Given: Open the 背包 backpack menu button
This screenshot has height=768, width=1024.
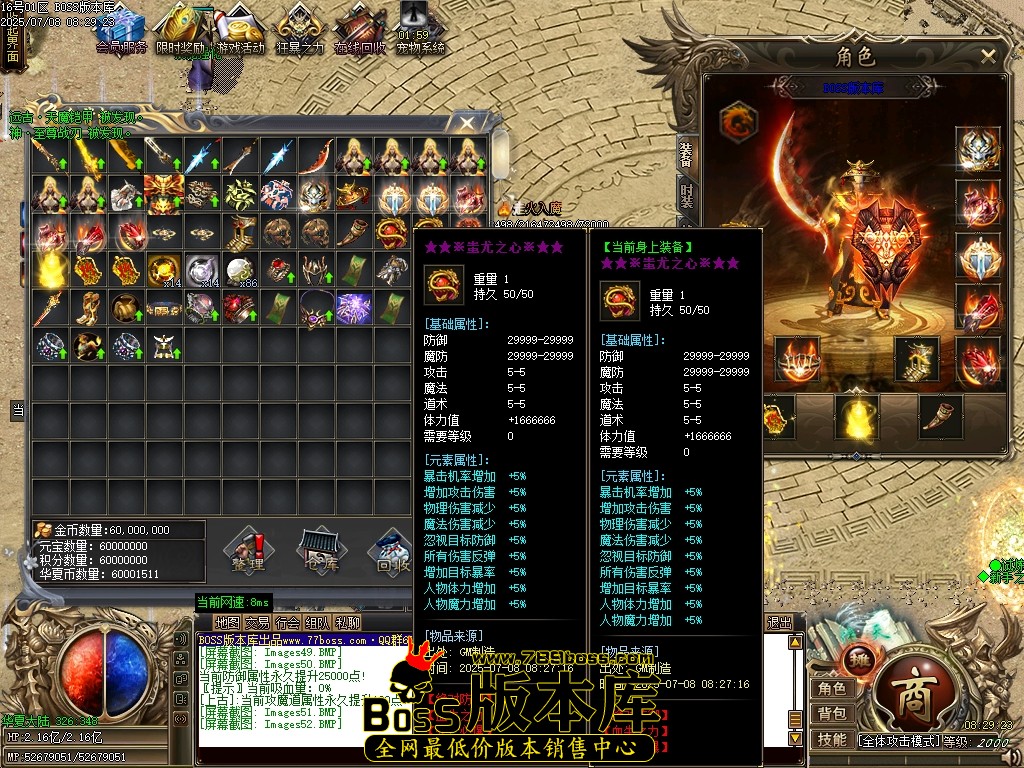Looking at the screenshot, I should tap(832, 713).
